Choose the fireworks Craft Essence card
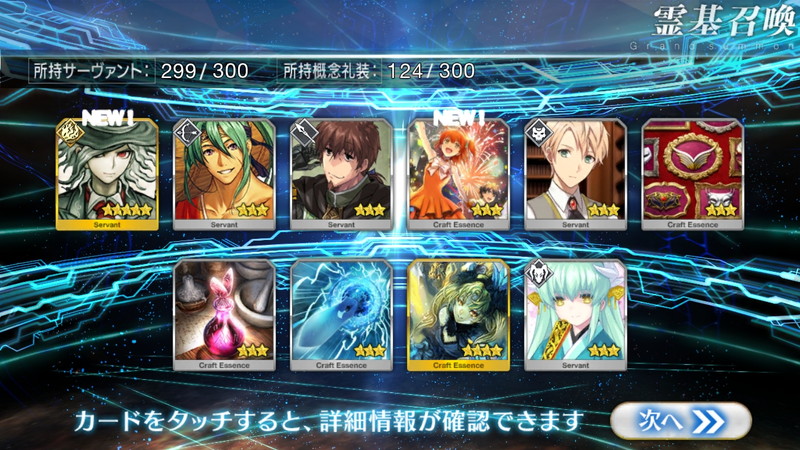800x450 pixels. (x=458, y=174)
